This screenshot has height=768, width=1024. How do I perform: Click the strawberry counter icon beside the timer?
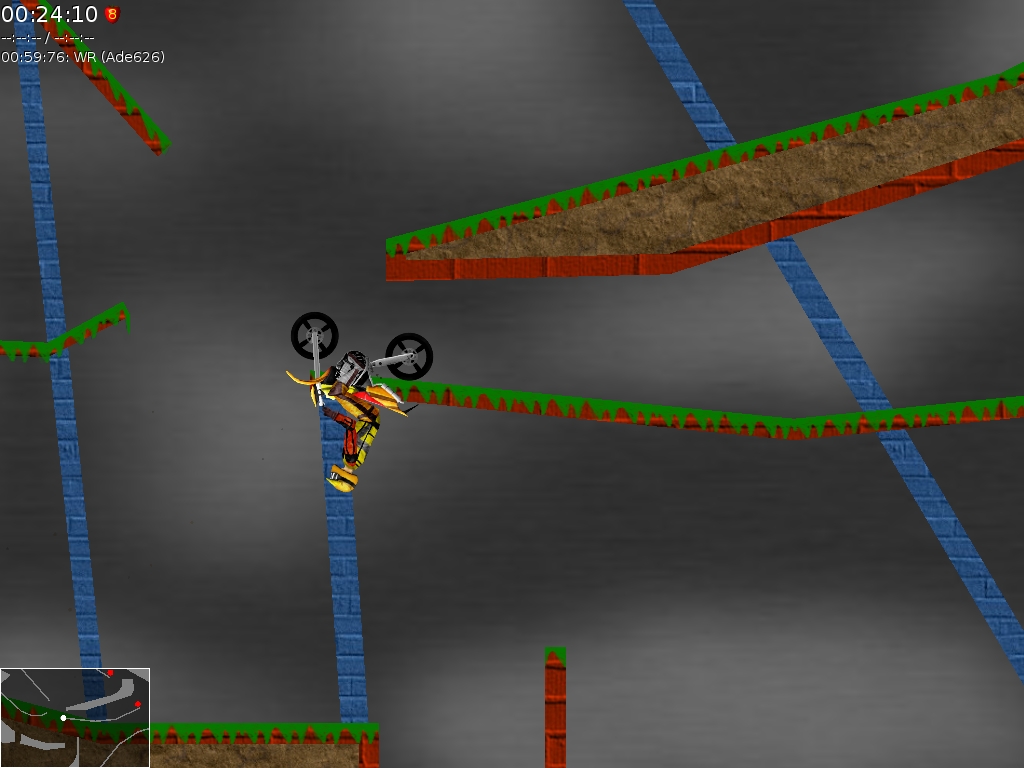pos(112,15)
